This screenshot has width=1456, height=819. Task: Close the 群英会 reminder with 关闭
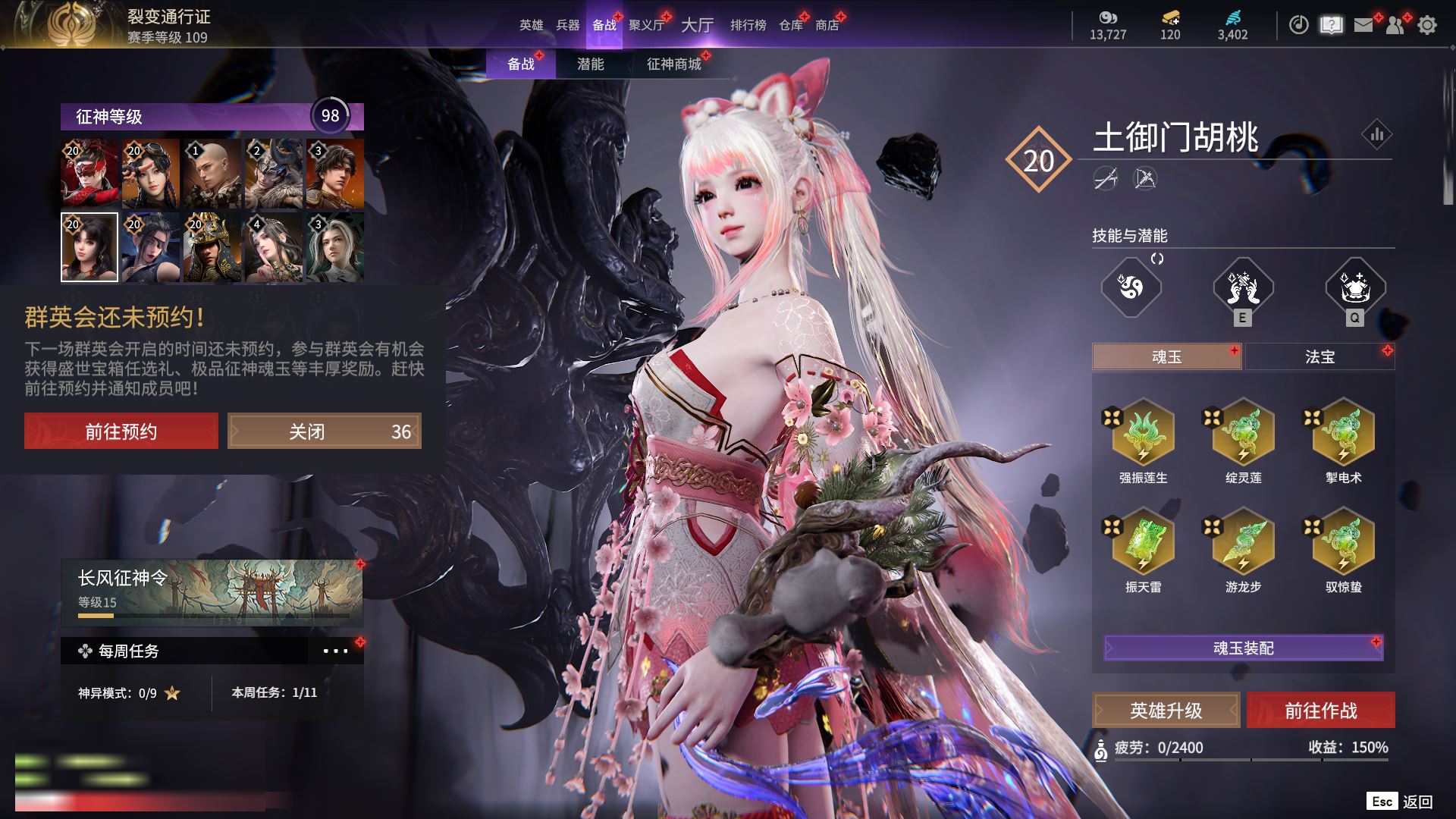(x=325, y=431)
